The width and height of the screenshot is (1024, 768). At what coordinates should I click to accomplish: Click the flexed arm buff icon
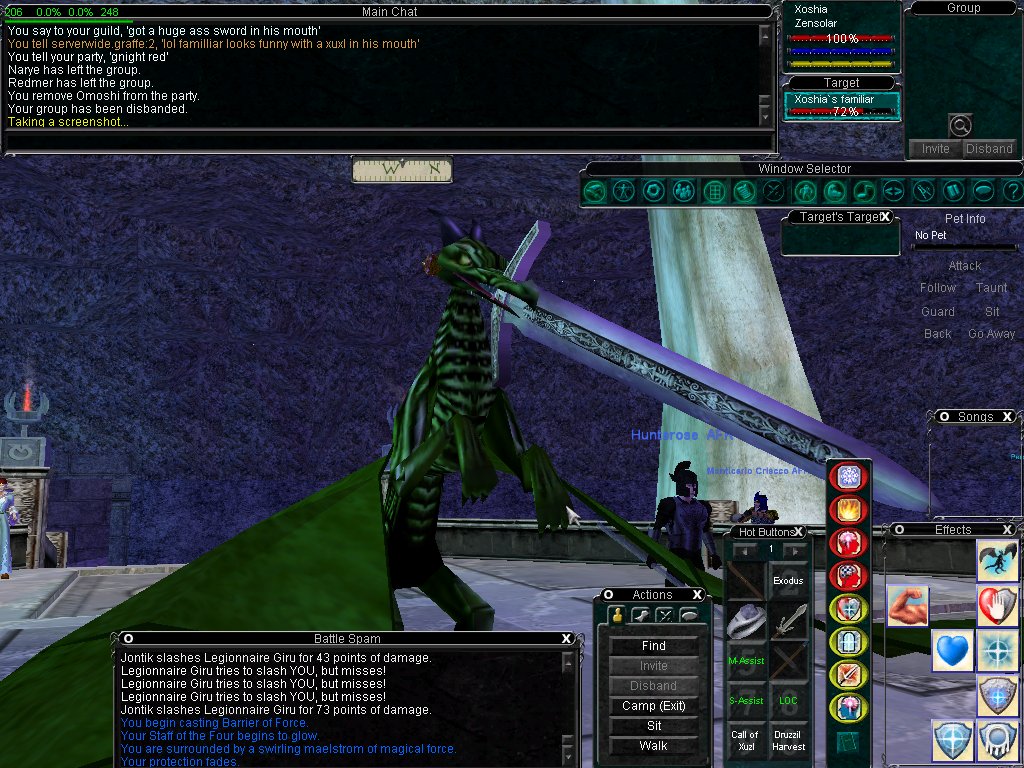pos(908,607)
